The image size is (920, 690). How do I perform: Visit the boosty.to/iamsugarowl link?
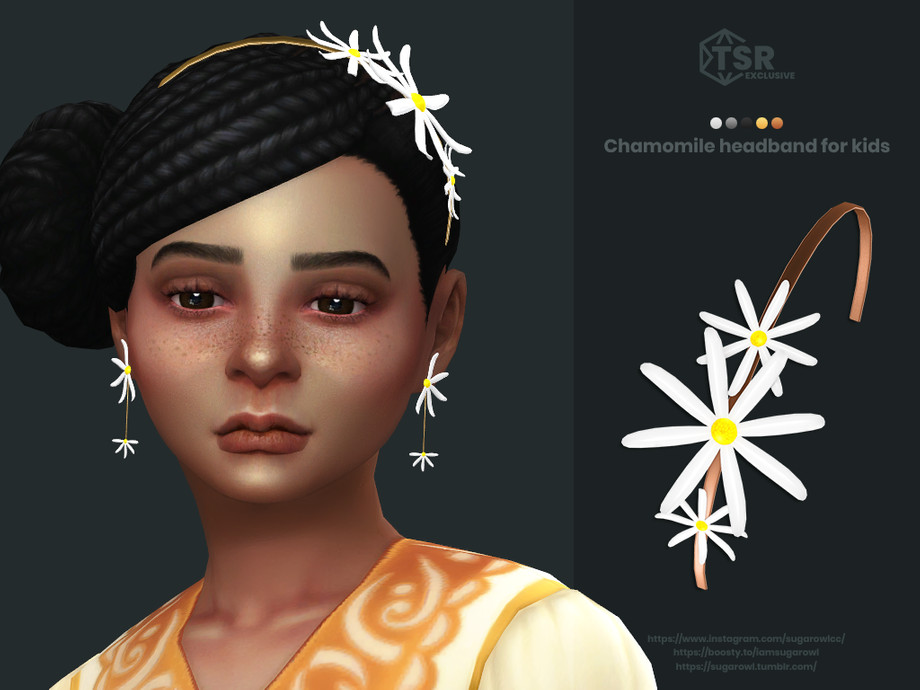coord(746,652)
